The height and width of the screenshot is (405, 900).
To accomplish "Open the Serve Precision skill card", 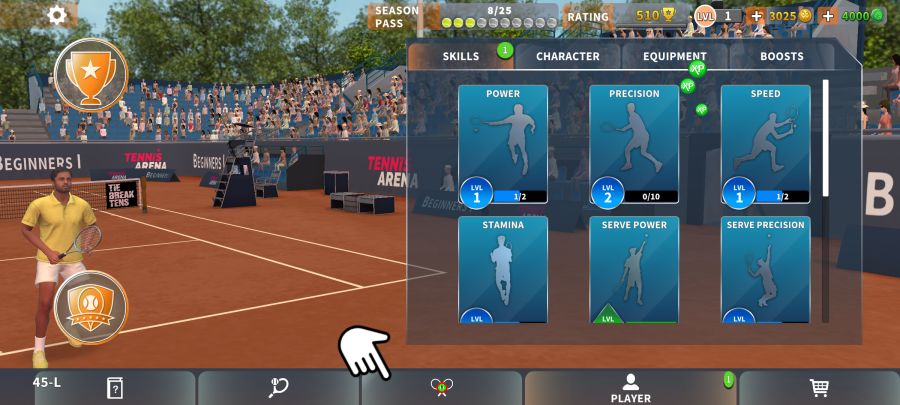I will [765, 269].
